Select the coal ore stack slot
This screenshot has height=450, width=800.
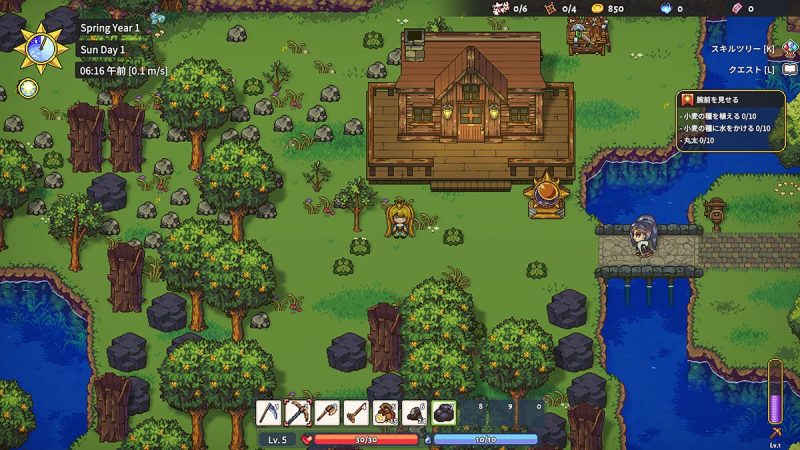coord(414,412)
